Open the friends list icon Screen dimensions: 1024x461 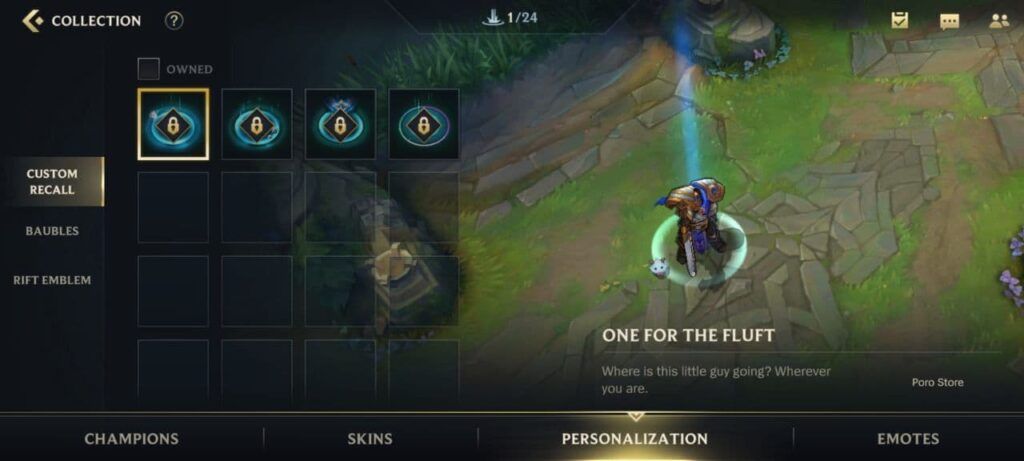click(x=998, y=20)
